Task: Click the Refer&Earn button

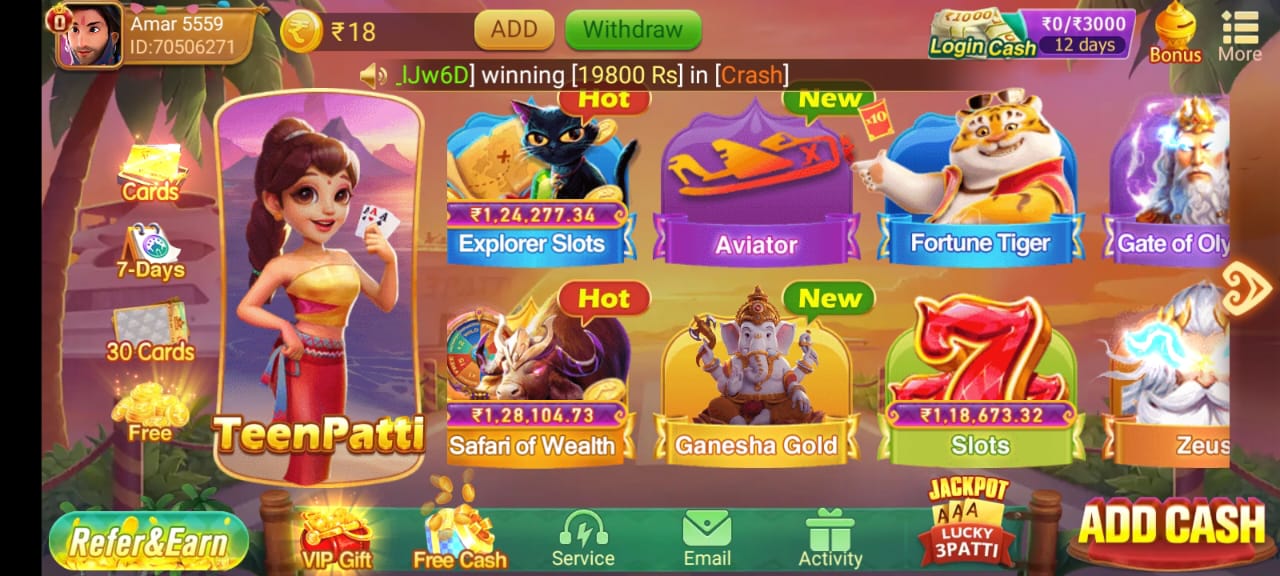Action: [148, 541]
